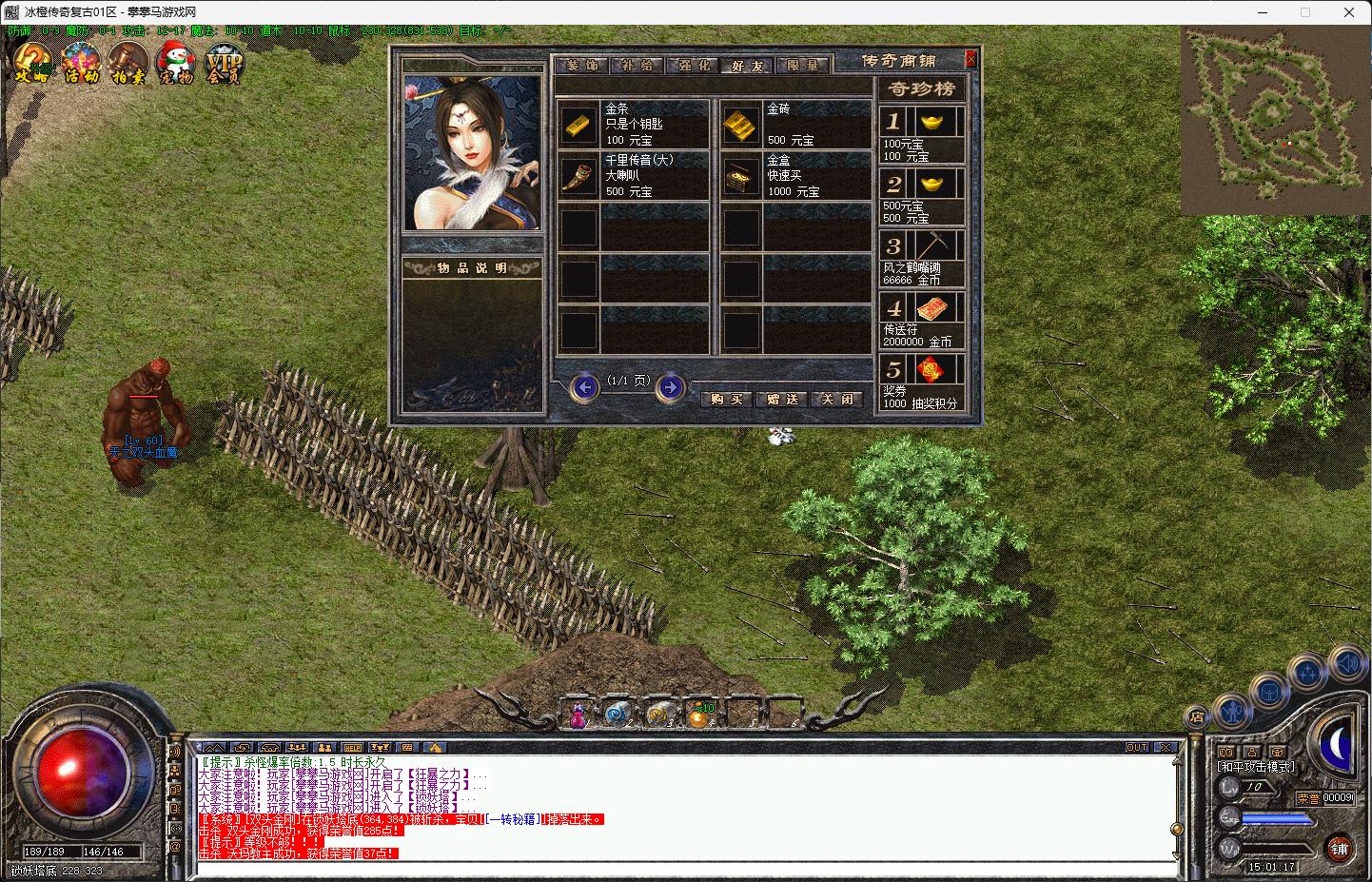Screen dimensions: 1372x882
Task: Close the game window
Action: click(1349, 12)
